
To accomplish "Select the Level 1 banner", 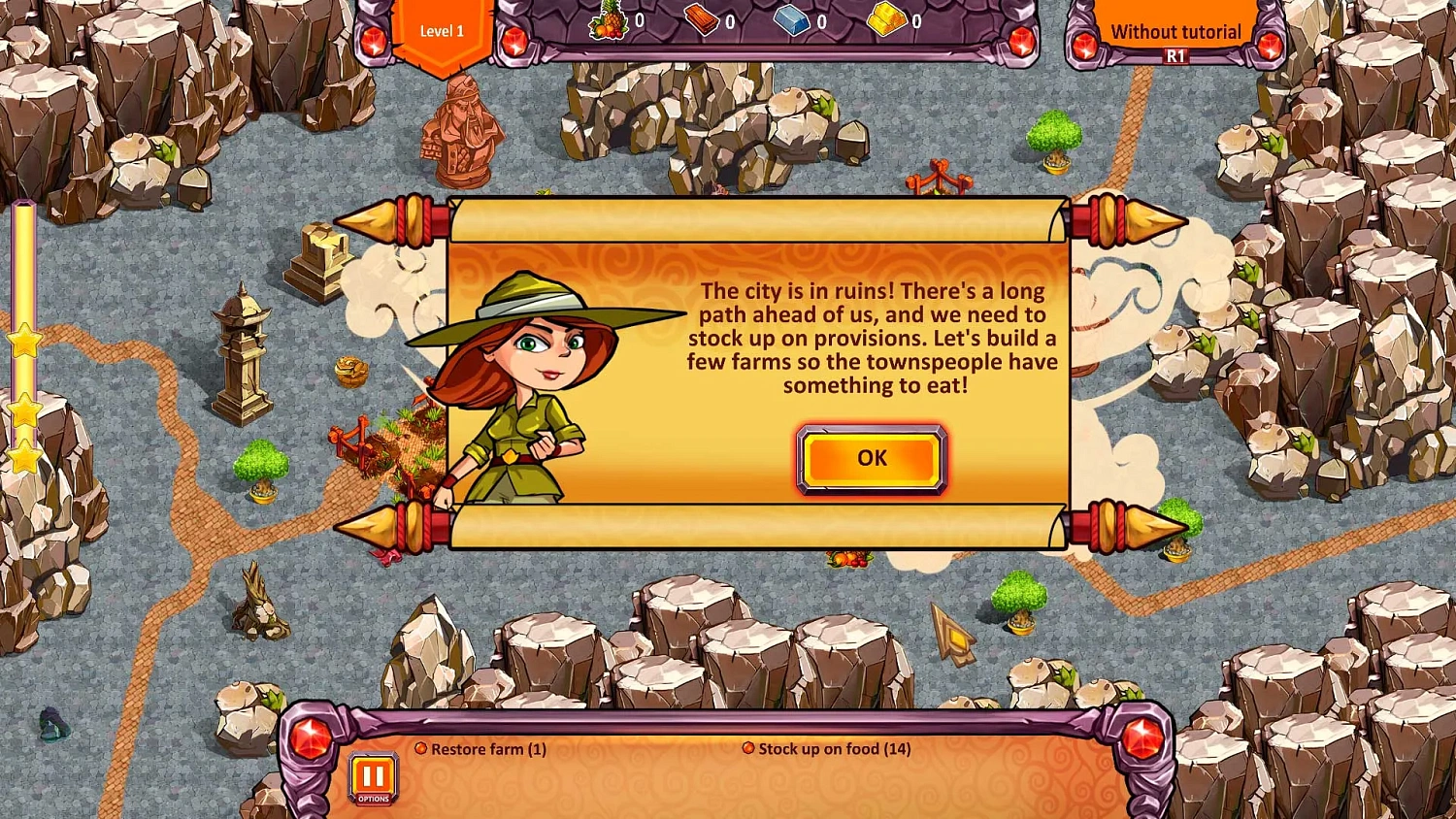I will point(442,31).
